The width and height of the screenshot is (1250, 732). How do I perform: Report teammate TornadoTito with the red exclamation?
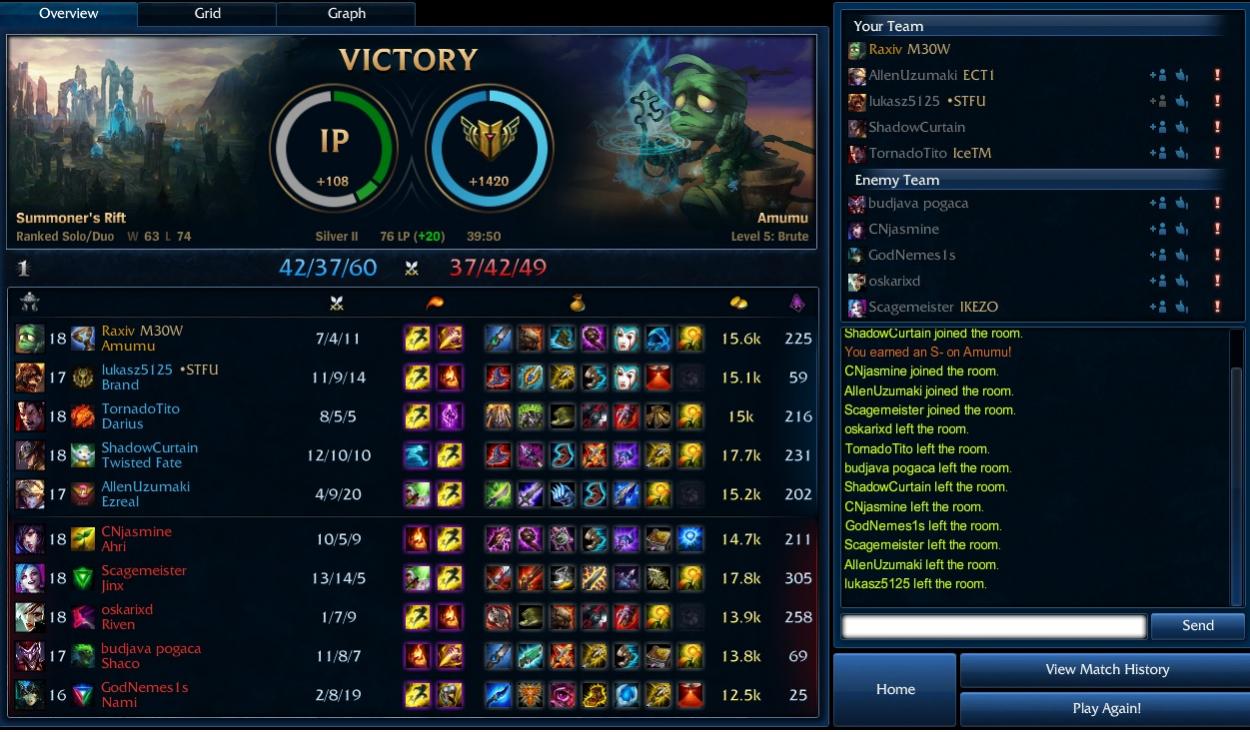pyautogui.click(x=1217, y=153)
